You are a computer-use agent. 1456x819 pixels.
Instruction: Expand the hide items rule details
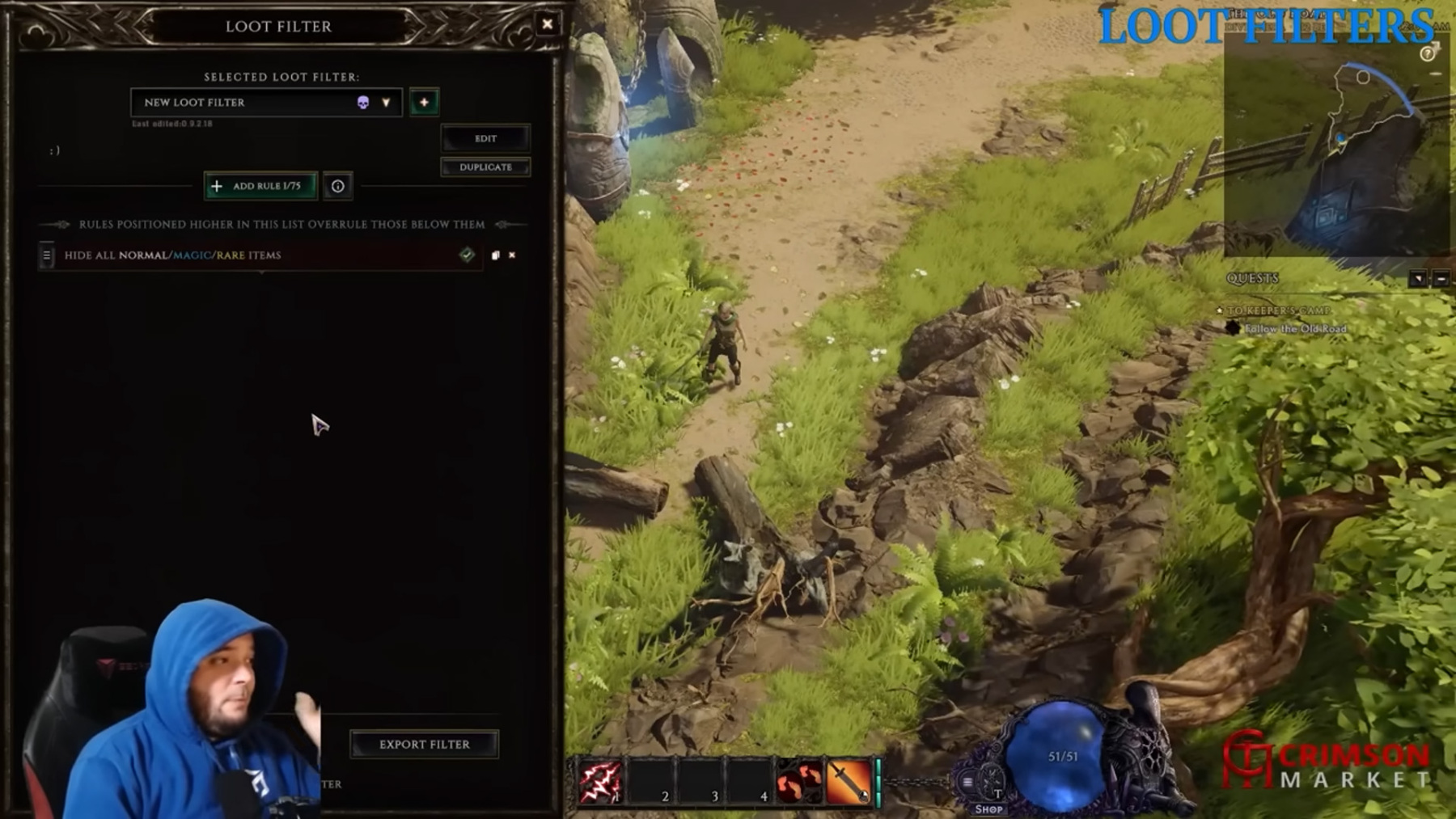coord(260,274)
